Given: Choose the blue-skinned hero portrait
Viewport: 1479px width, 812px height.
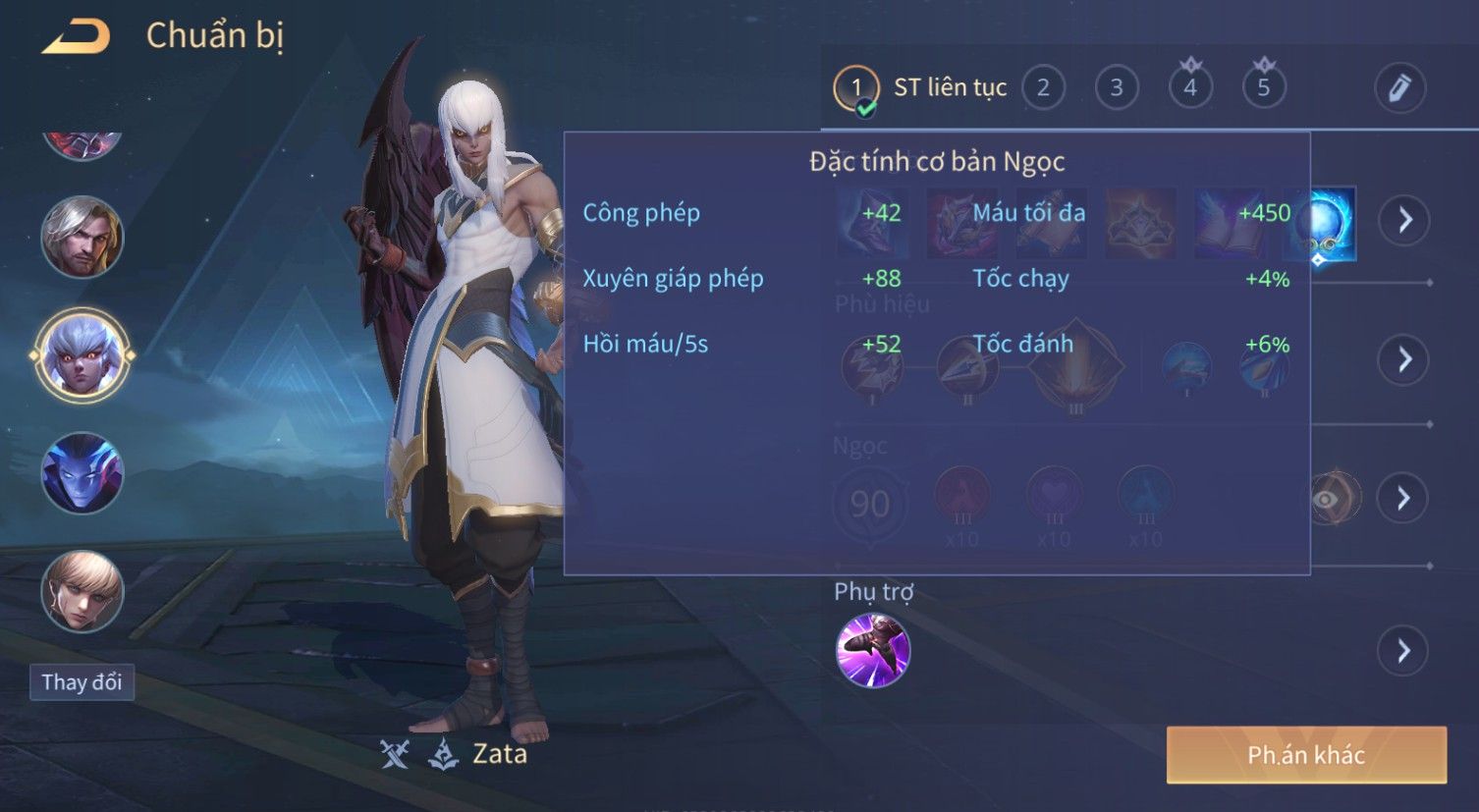Looking at the screenshot, I should (82, 473).
